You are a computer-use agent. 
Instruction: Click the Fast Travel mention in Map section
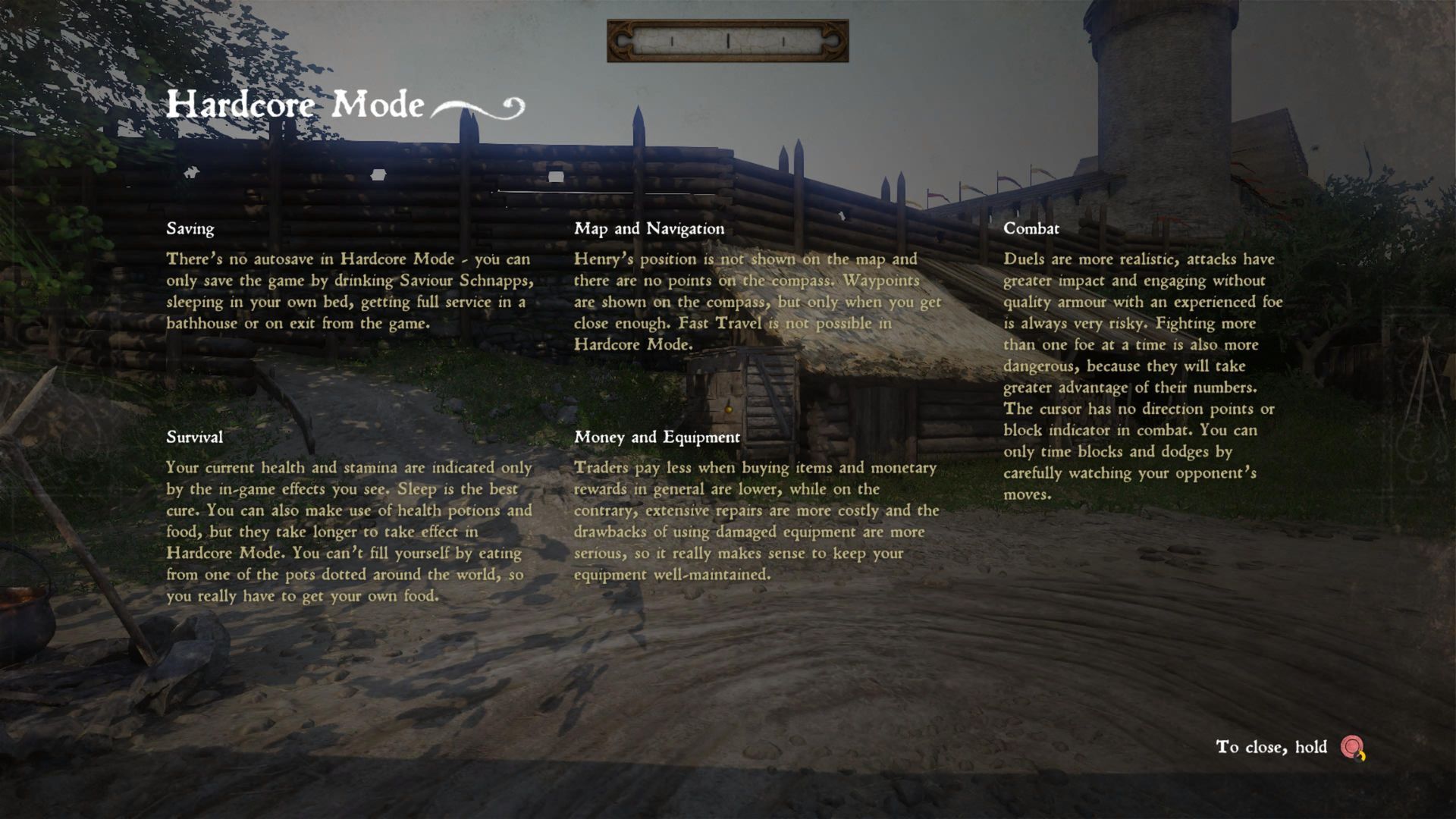coord(719,323)
